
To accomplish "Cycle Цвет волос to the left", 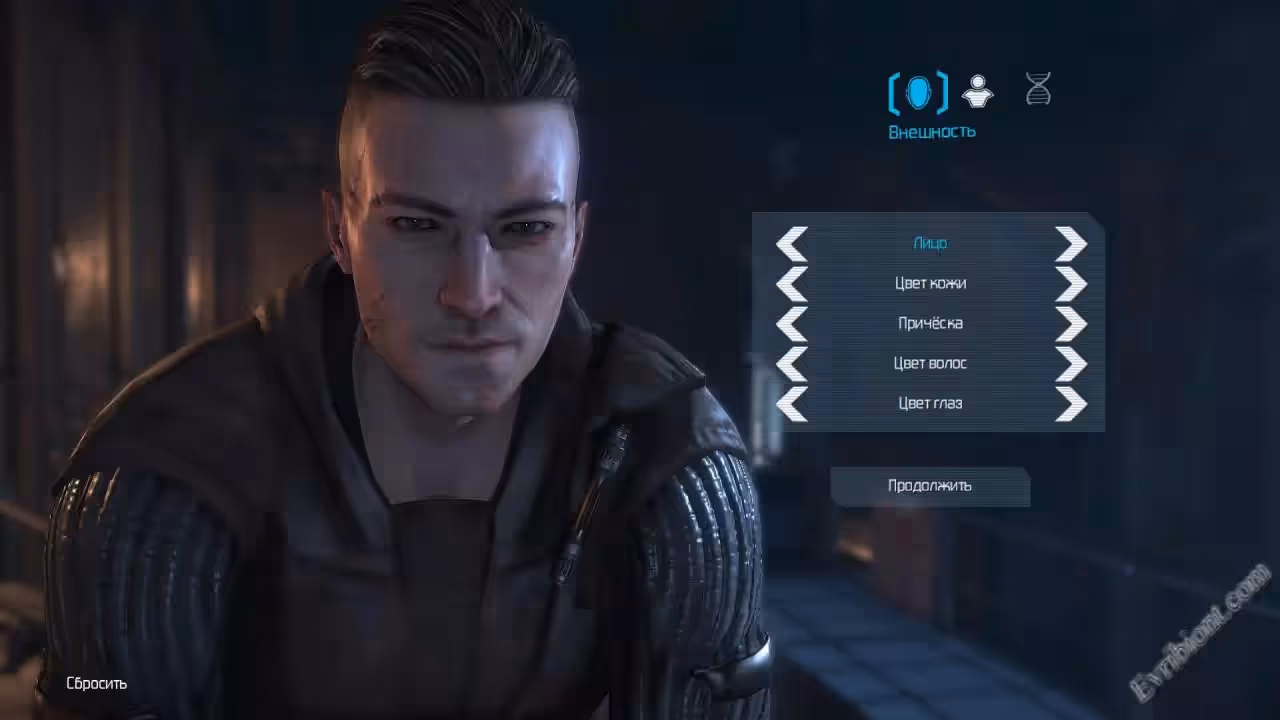I will coord(792,363).
